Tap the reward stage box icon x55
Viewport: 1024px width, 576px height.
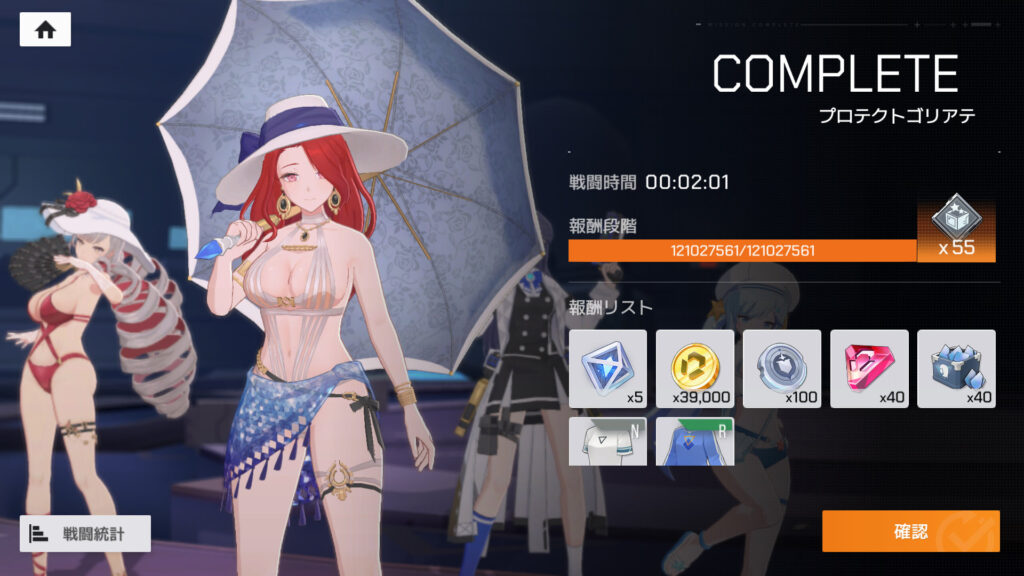[x=956, y=229]
